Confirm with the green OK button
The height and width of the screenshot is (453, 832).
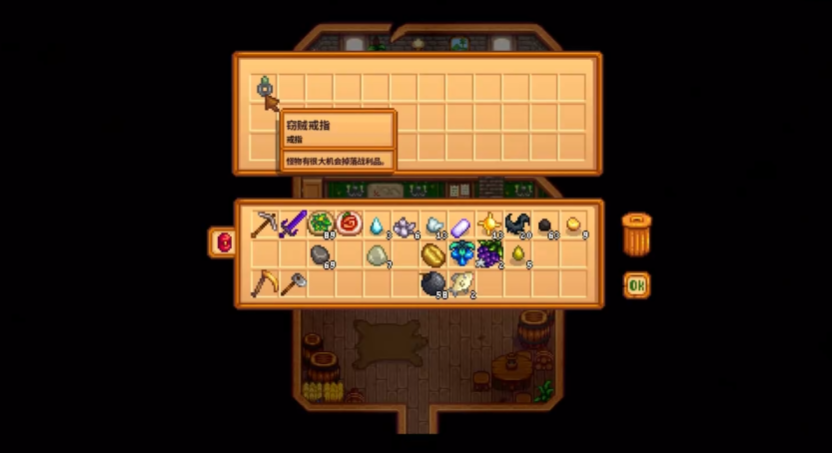[636, 285]
